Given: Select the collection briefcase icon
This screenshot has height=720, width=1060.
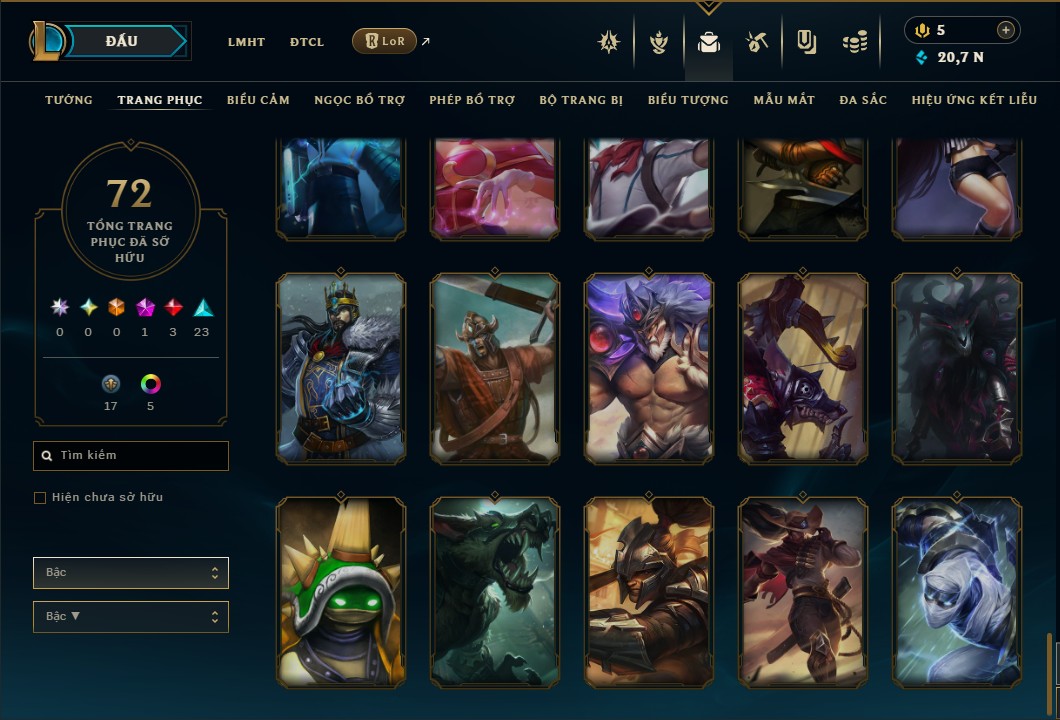Looking at the screenshot, I should coord(709,42).
